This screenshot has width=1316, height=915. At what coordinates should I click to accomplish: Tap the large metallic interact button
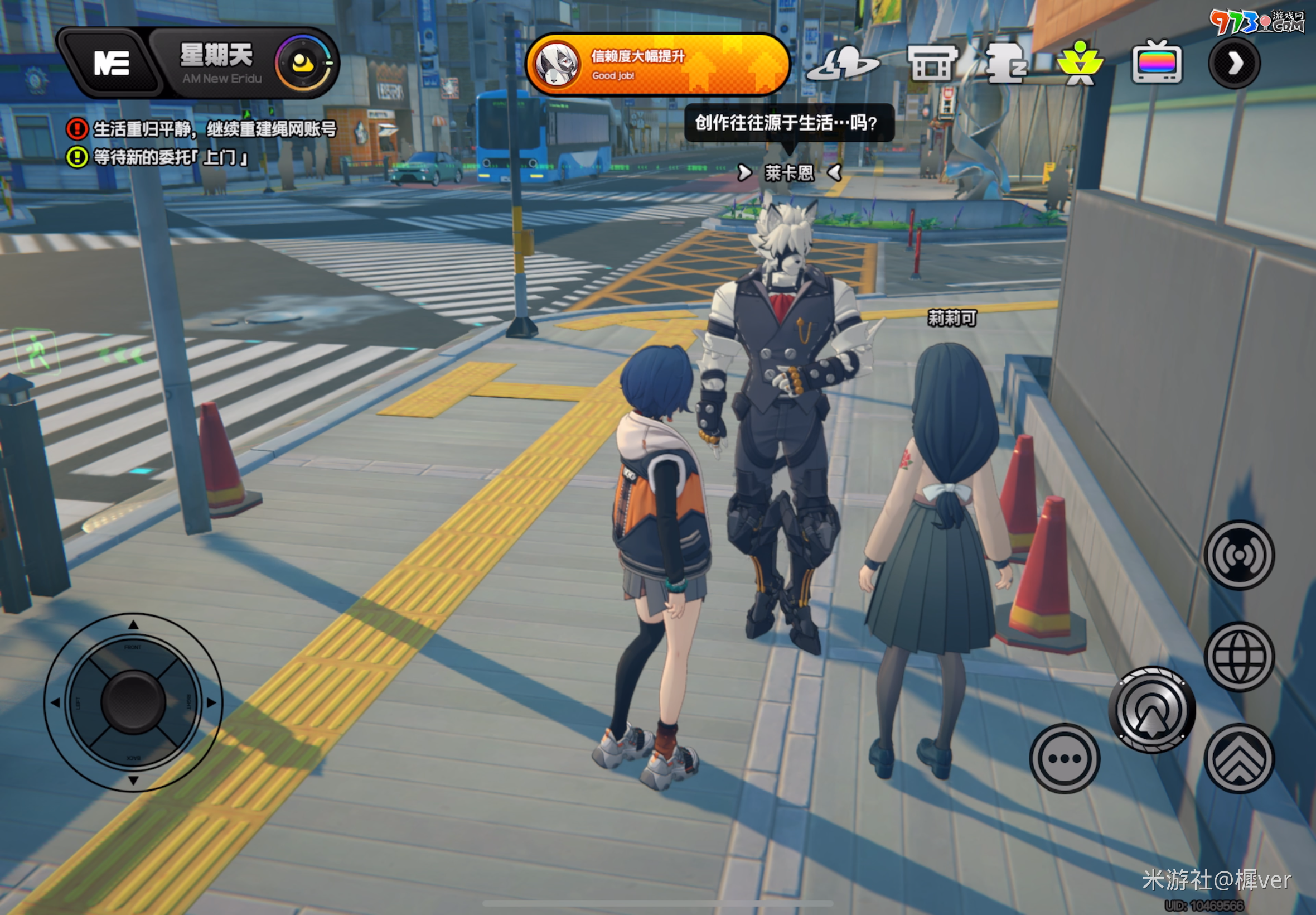[x=1151, y=710]
